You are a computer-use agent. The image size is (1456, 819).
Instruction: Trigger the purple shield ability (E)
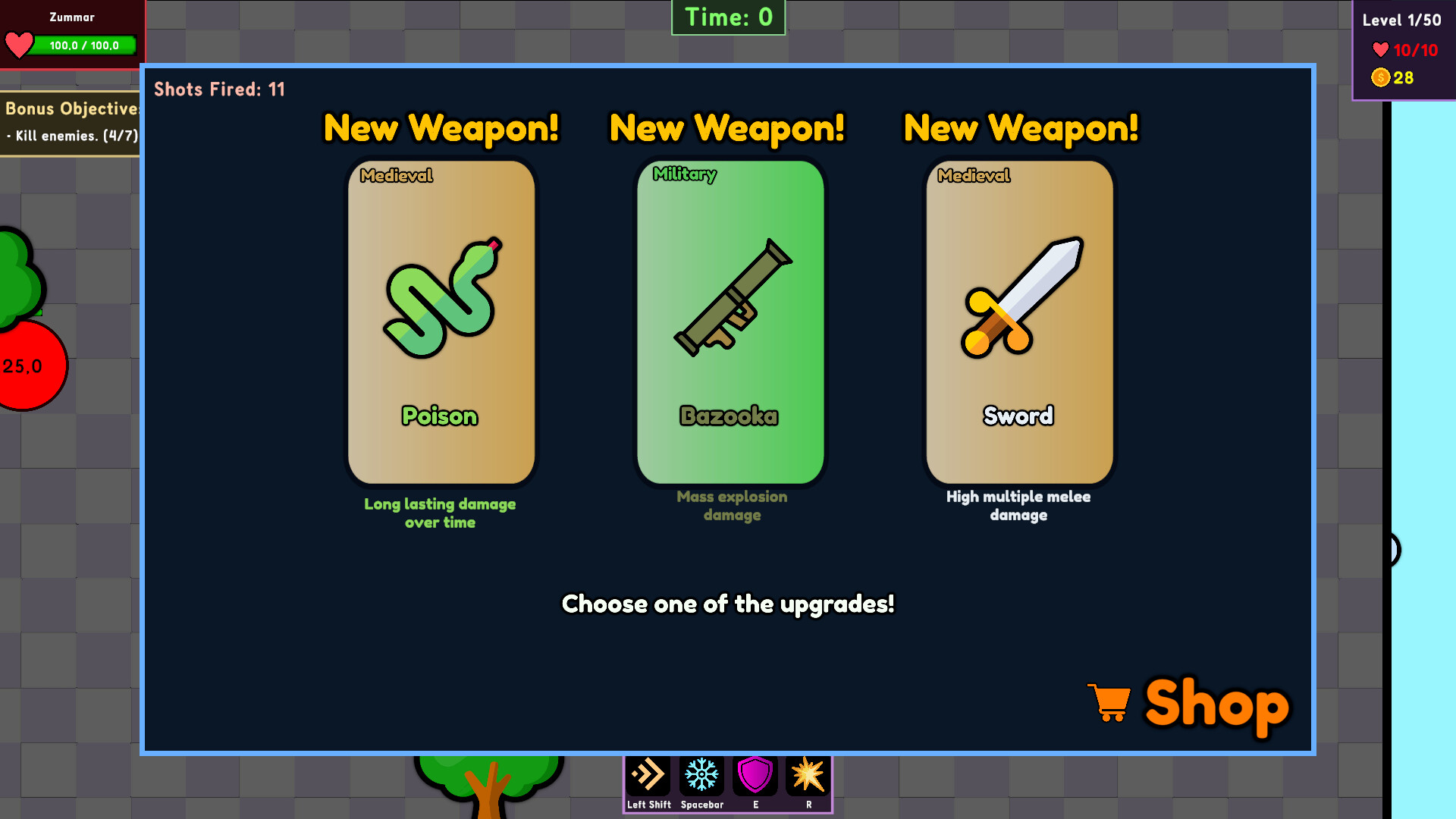coord(755,773)
